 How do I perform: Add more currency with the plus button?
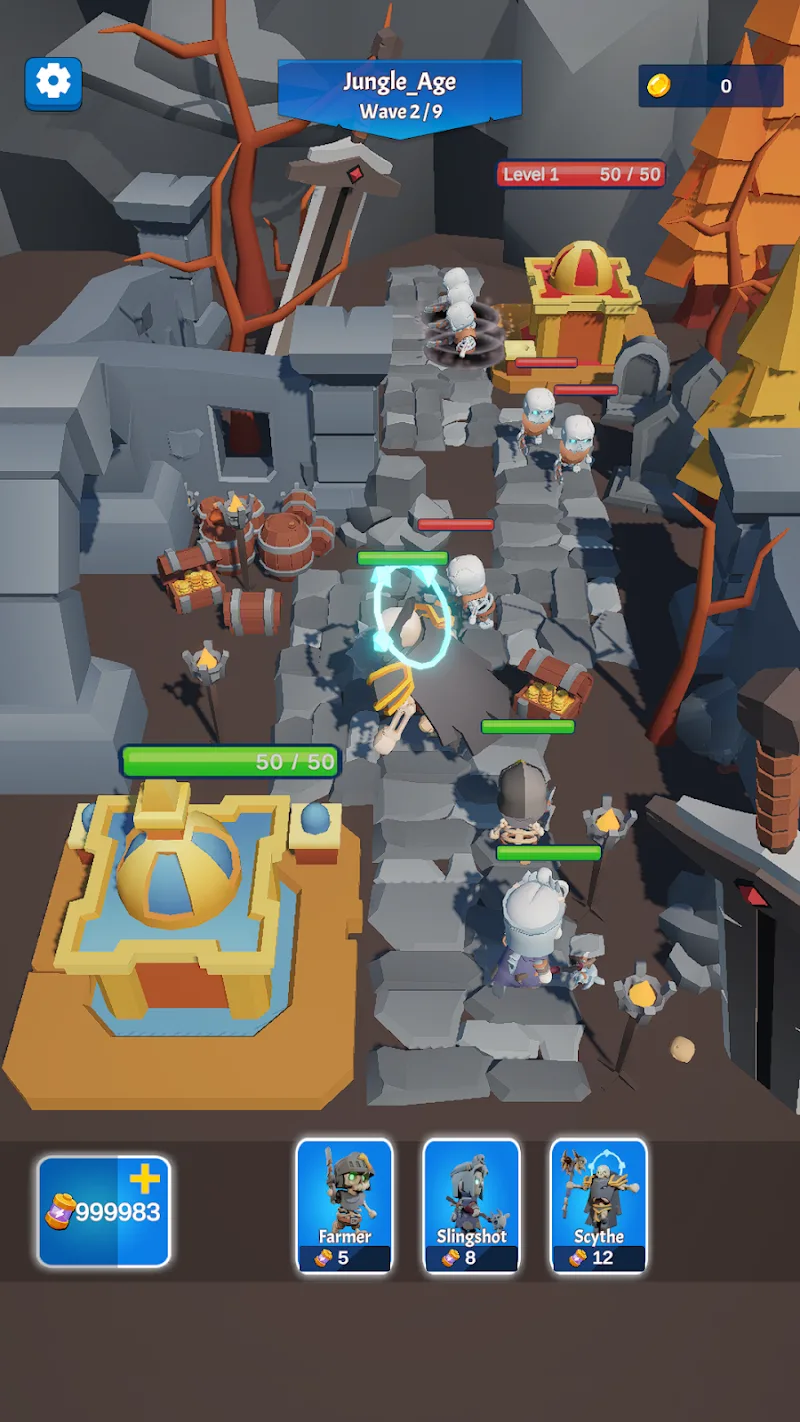click(144, 1181)
